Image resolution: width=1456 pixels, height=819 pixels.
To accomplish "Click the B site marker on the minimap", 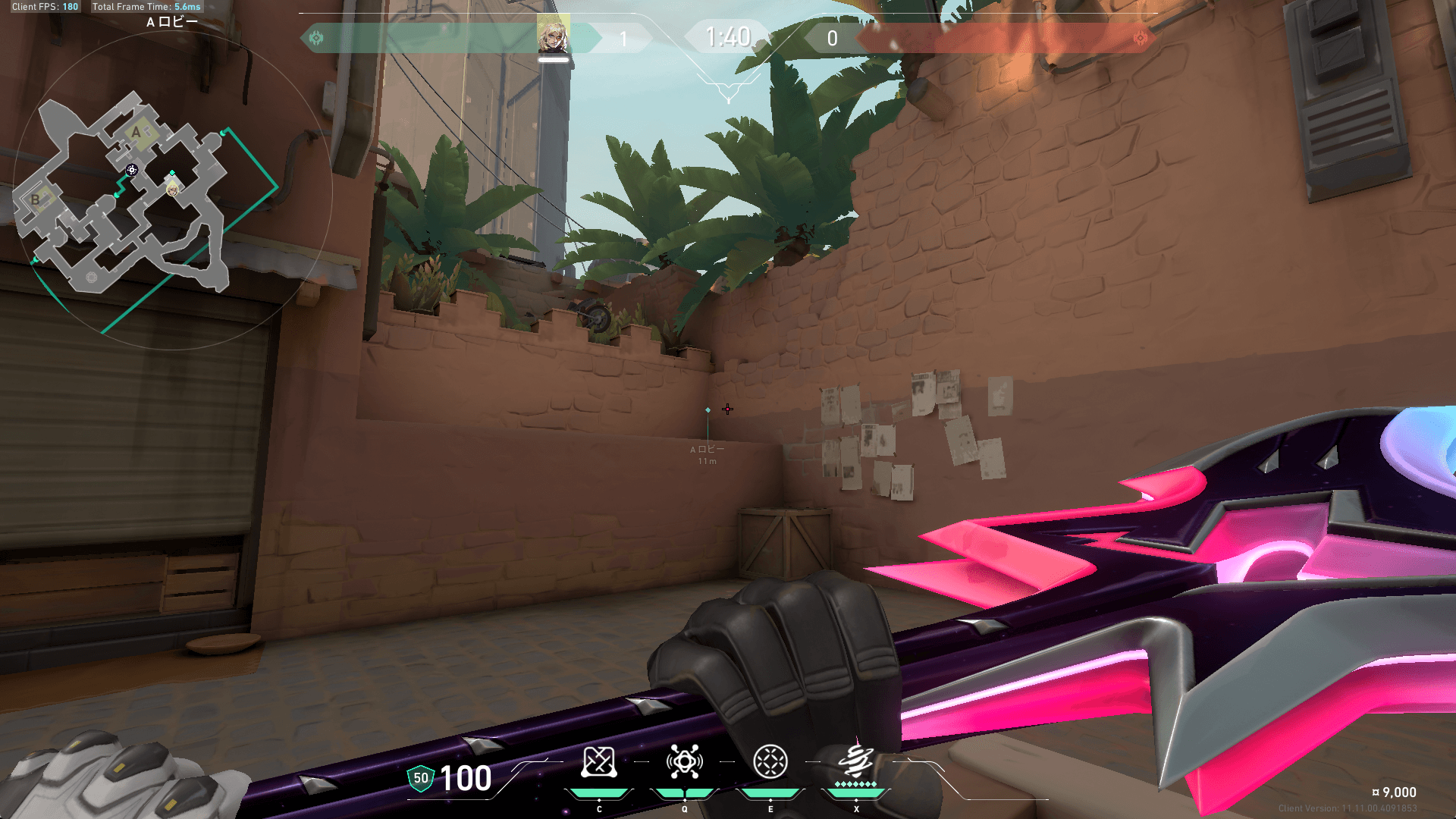I will 36,199.
